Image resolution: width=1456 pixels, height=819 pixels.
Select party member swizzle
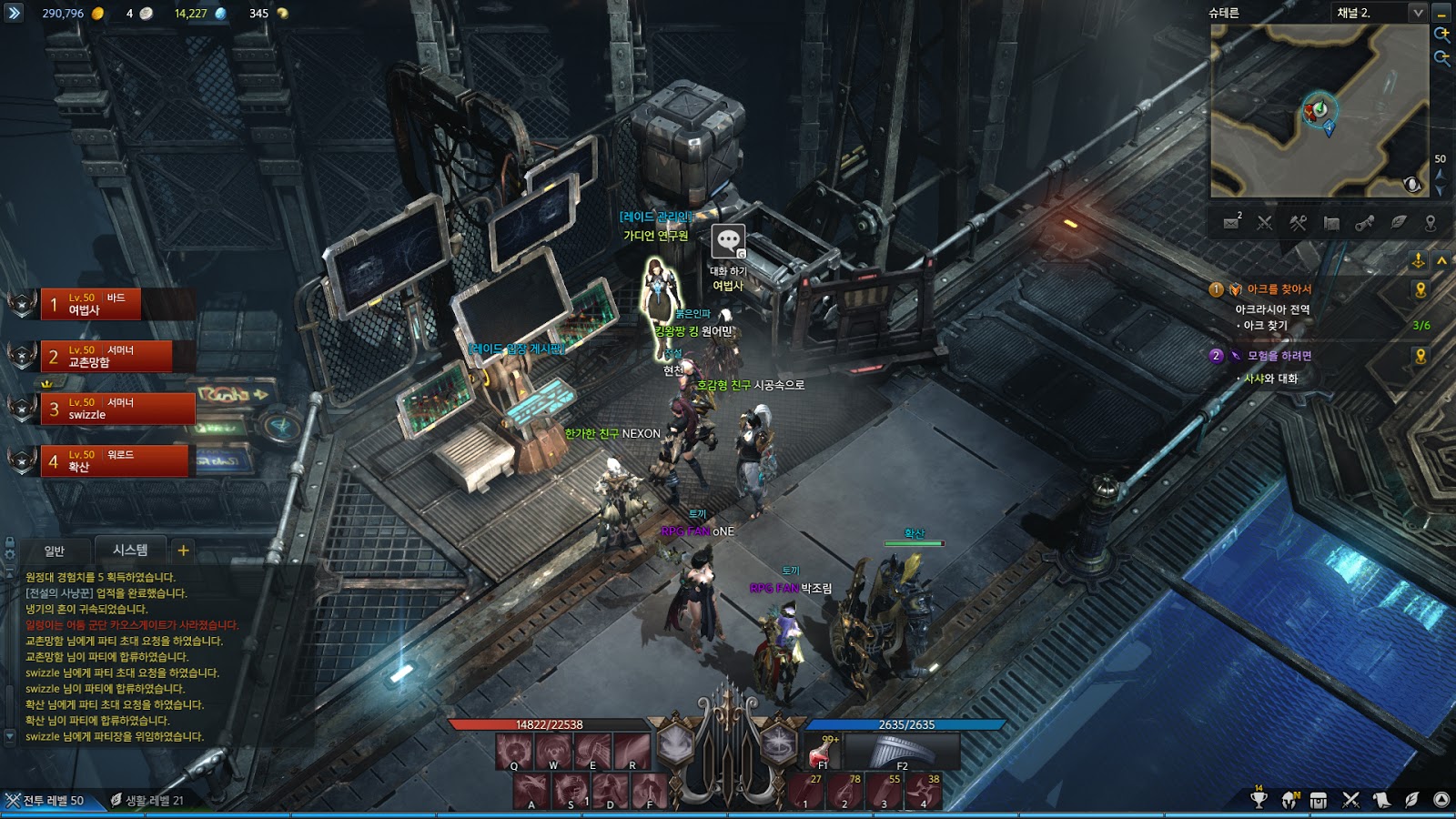[x=116, y=409]
